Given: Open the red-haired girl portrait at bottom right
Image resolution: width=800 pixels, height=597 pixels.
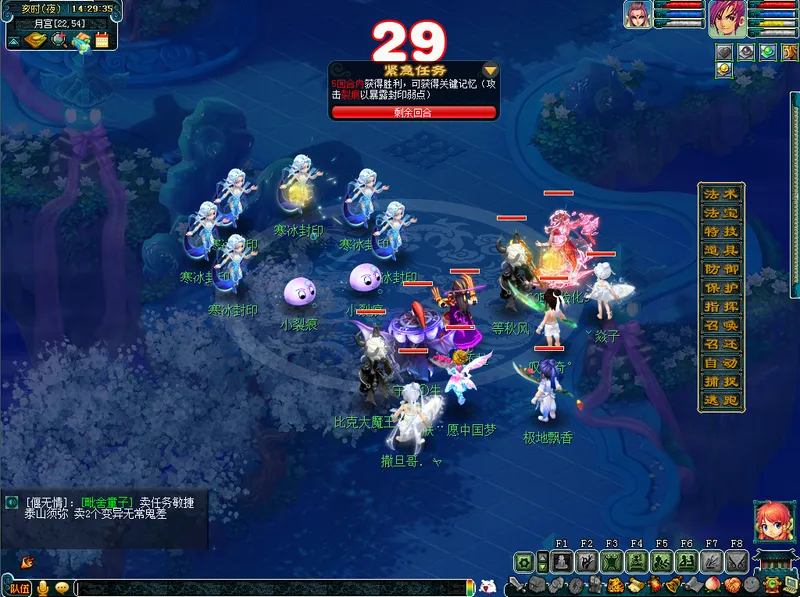Looking at the screenshot, I should (x=770, y=520).
